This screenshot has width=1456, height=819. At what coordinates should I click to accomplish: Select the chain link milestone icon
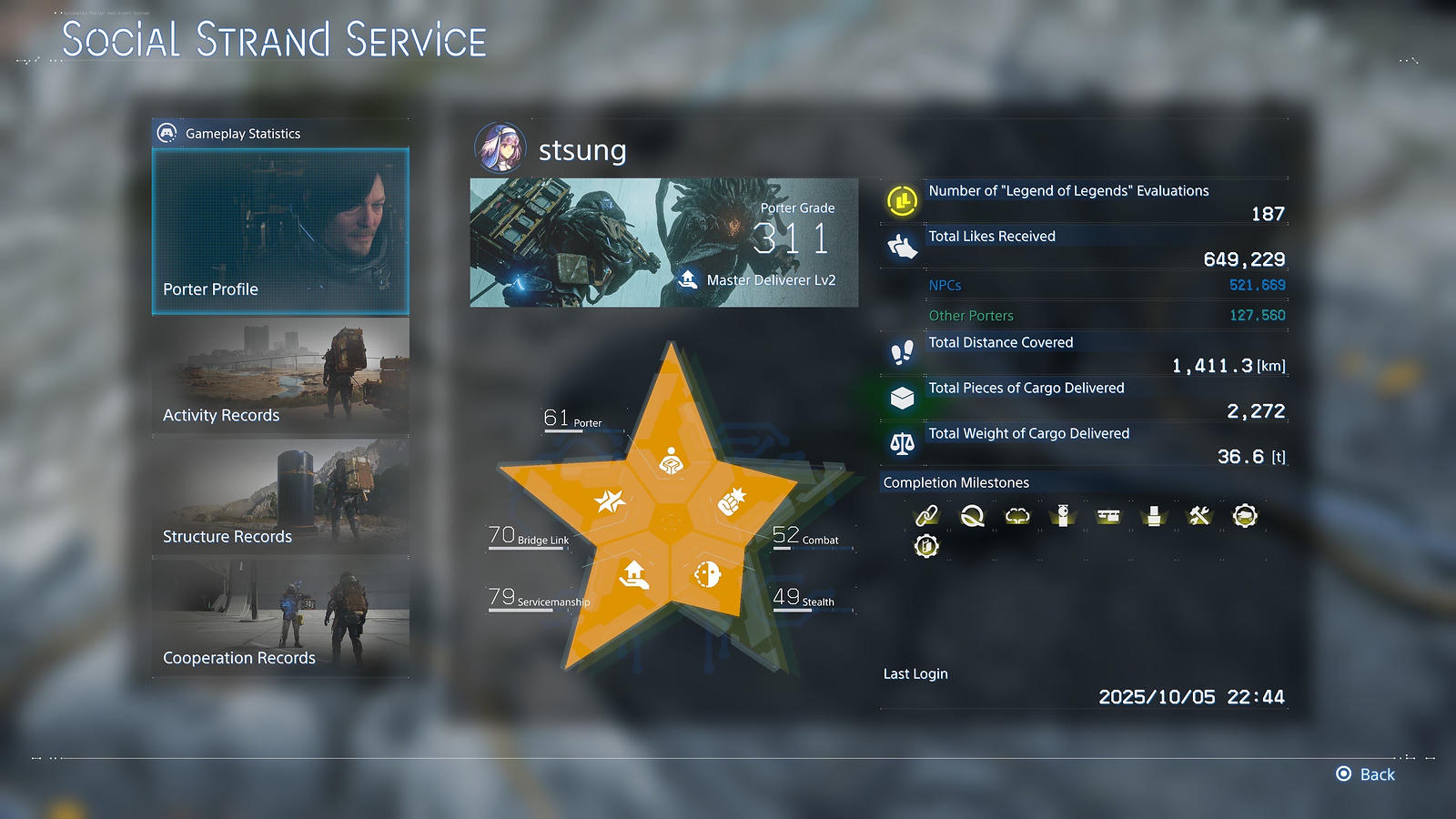[926, 516]
